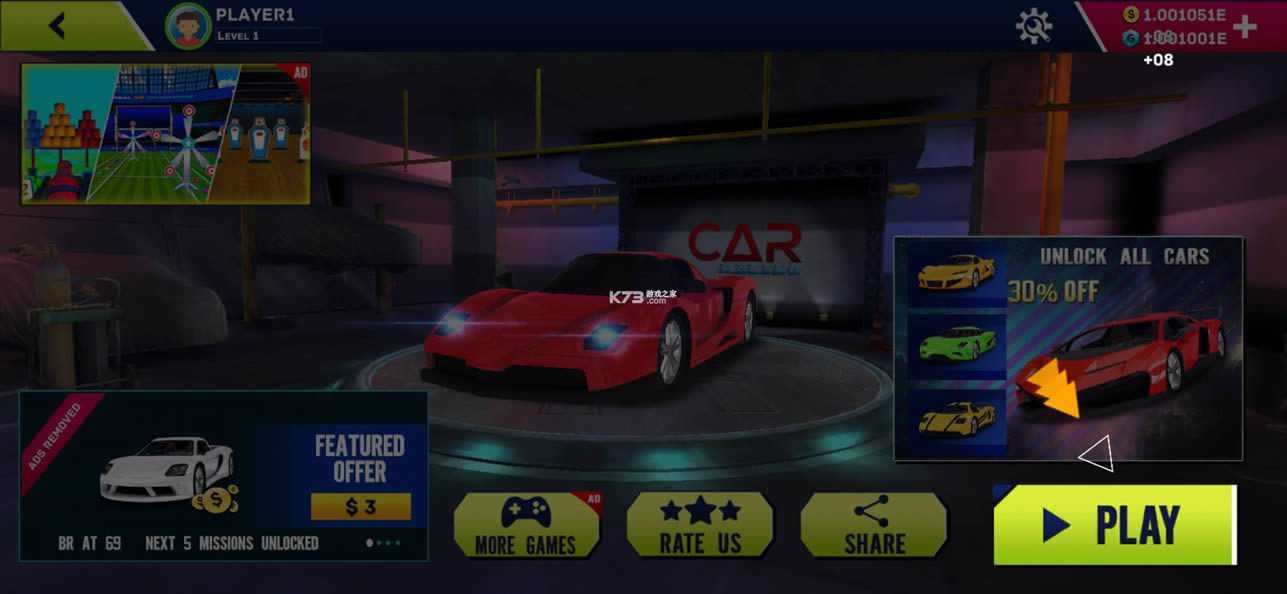Start the game with the PLAY button
This screenshot has width=1287, height=594.
click(x=1114, y=525)
